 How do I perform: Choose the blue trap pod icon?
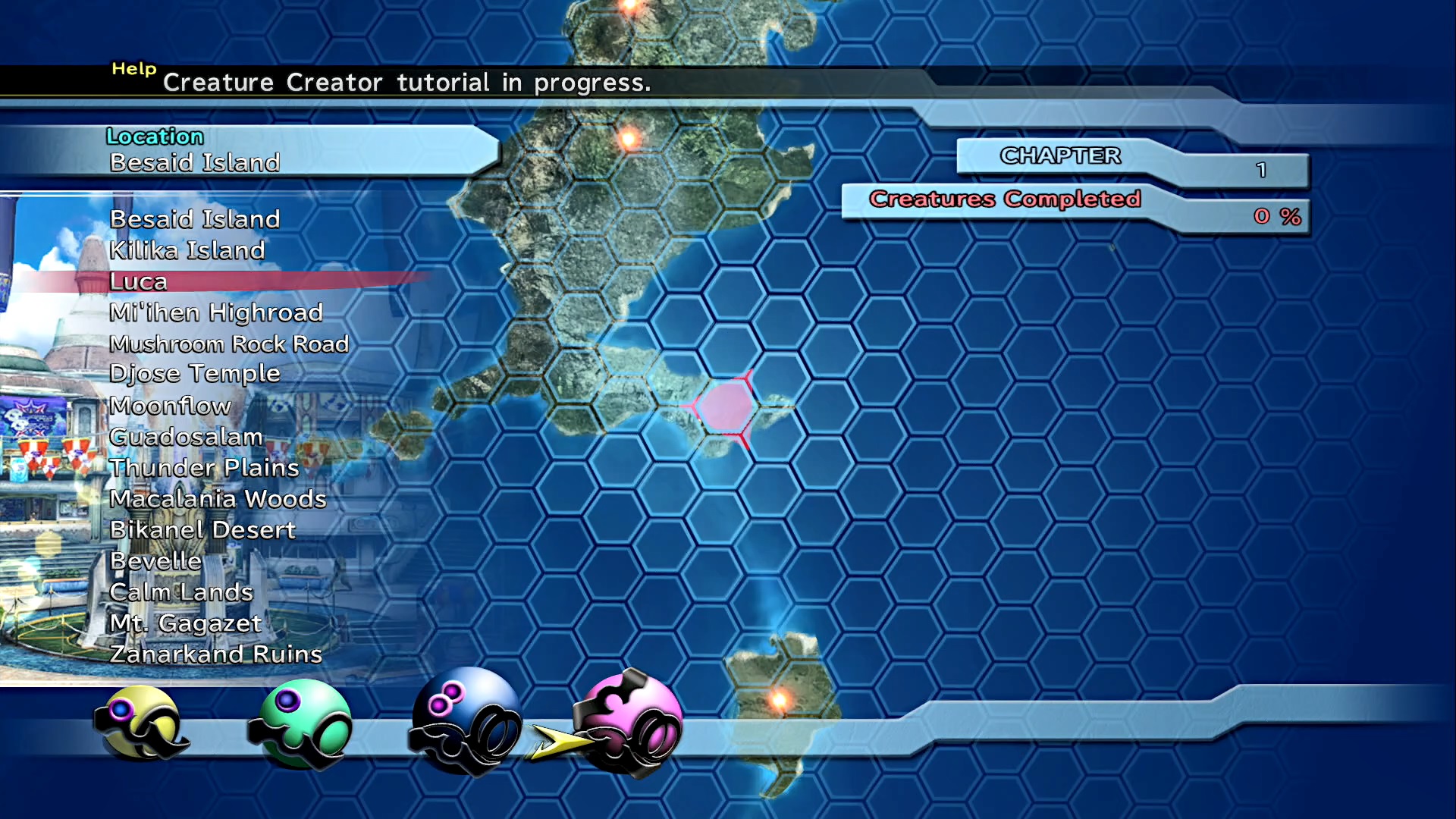pos(465,720)
